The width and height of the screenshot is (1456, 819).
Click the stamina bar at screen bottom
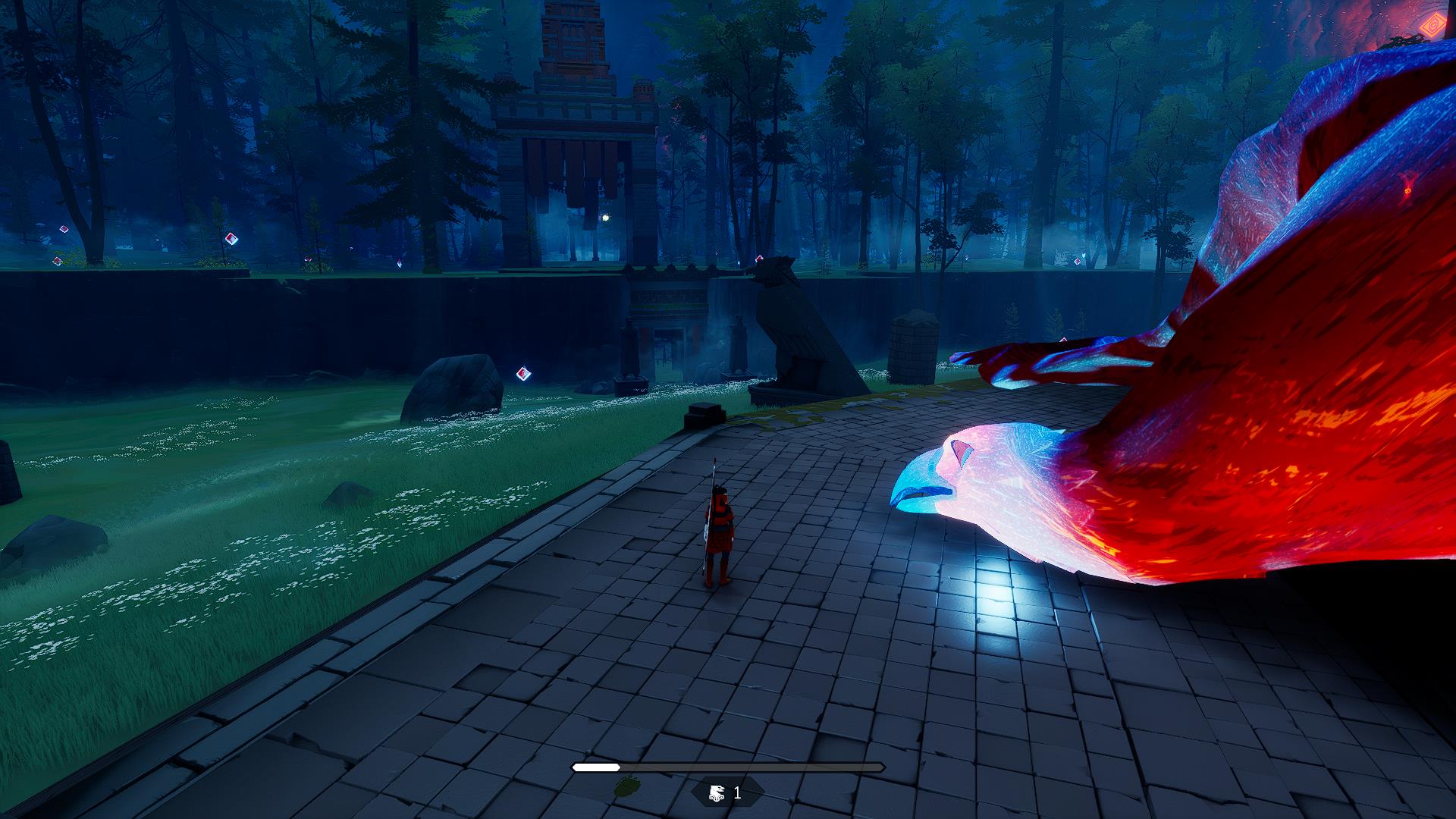728,767
